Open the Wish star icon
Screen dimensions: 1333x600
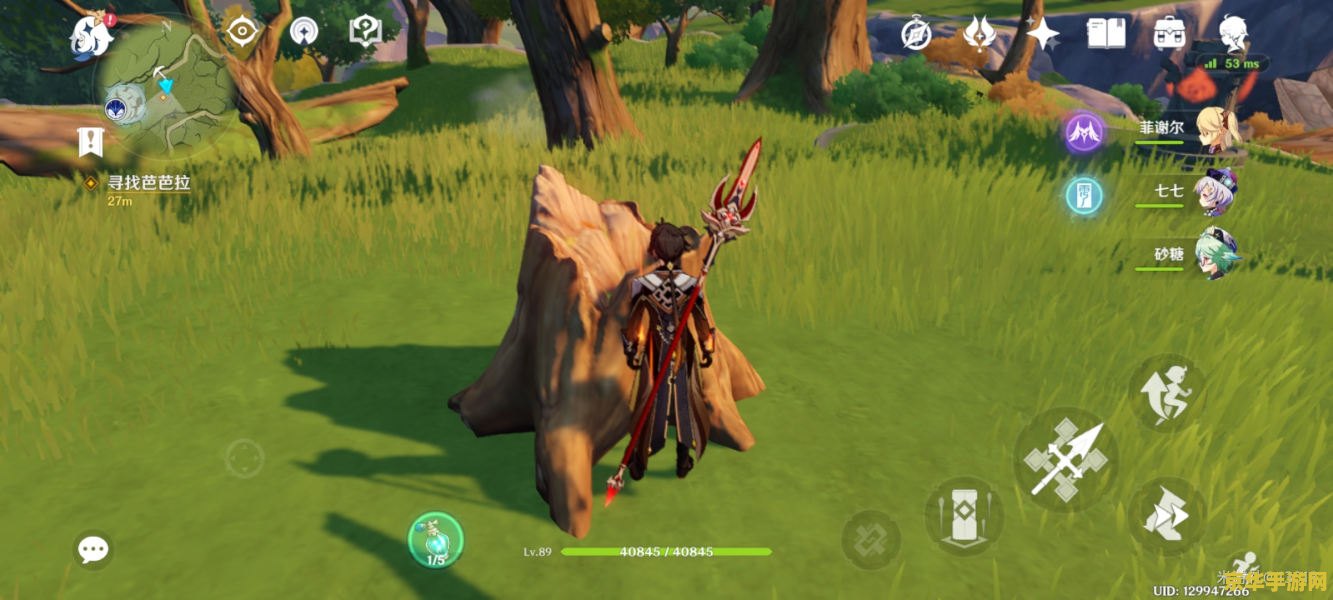1042,34
